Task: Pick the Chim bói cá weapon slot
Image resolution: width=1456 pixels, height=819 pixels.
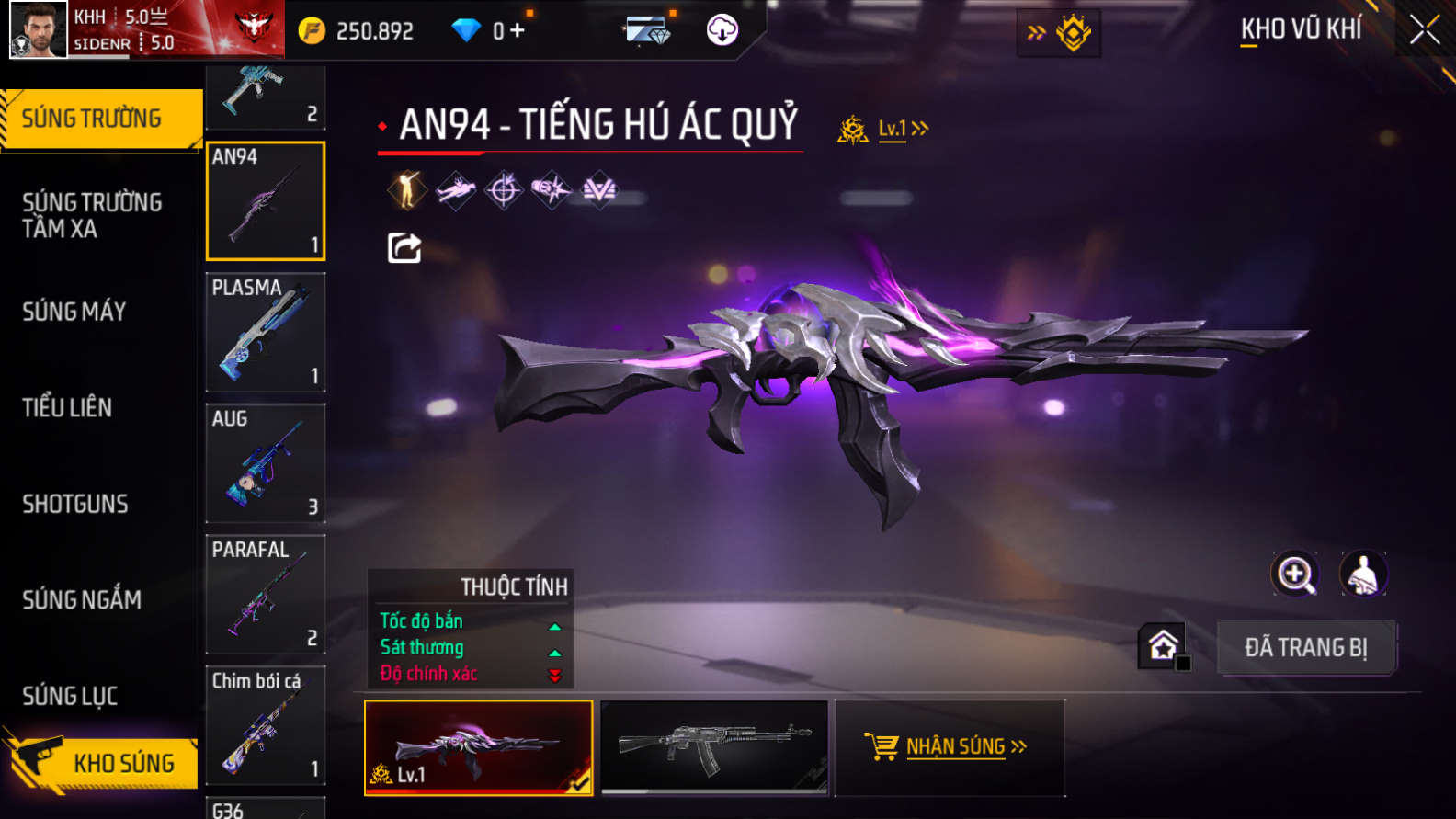Action: coord(266,725)
